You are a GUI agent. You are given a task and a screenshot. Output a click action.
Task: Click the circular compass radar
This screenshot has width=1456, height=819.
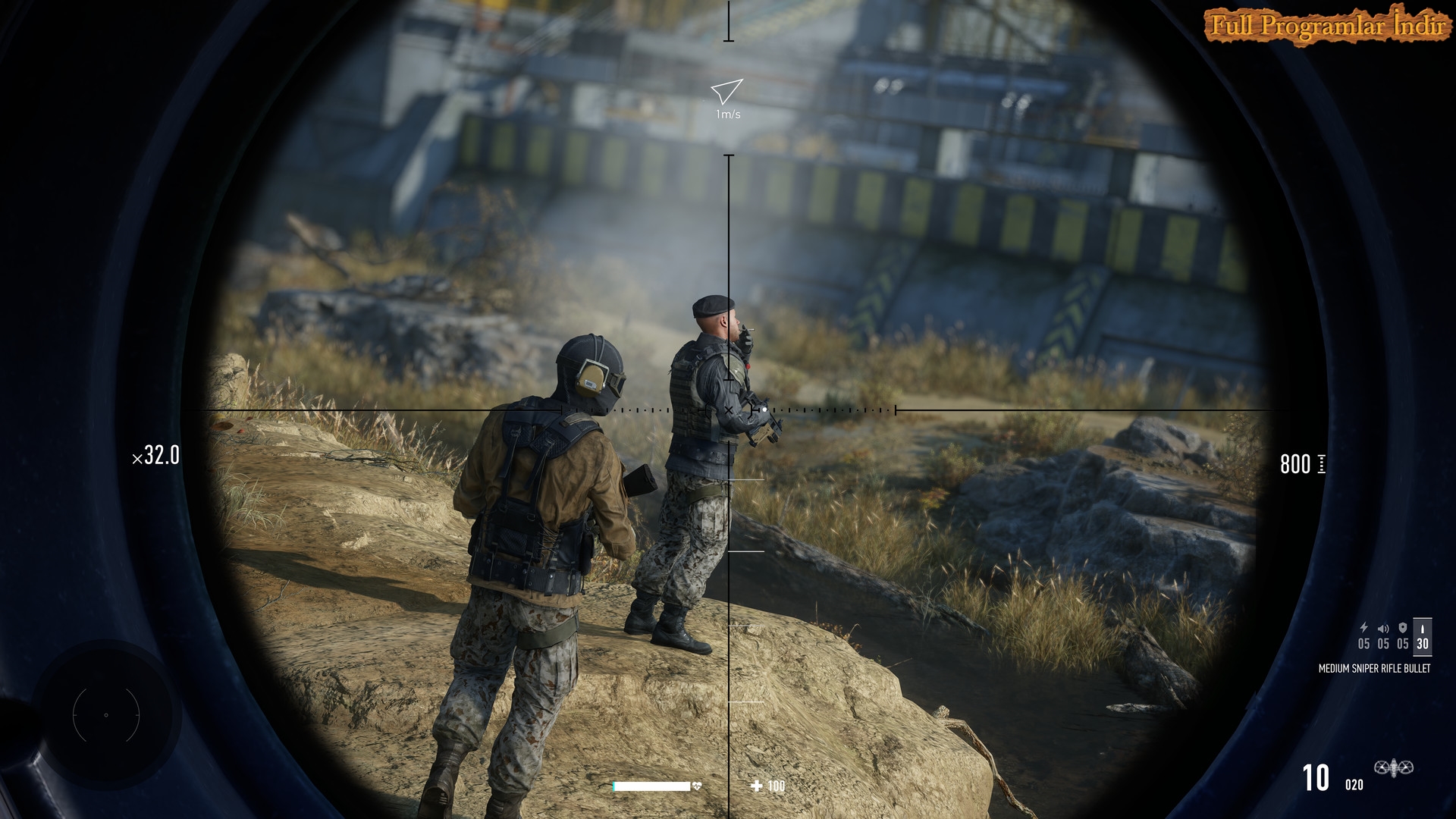click(106, 714)
